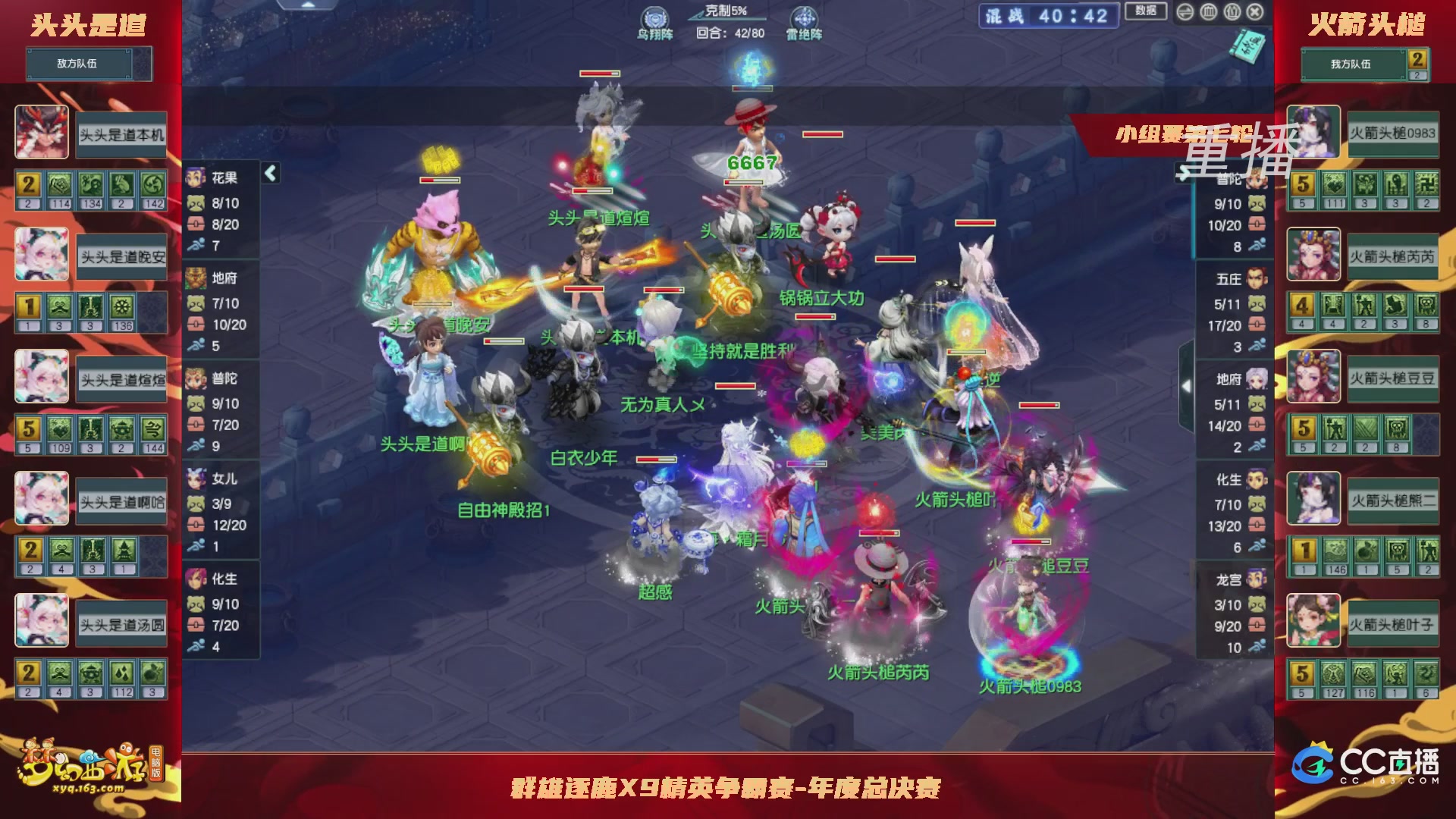Expand the right panel via its side chevron
The width and height of the screenshot is (1456, 819).
(1187, 387)
